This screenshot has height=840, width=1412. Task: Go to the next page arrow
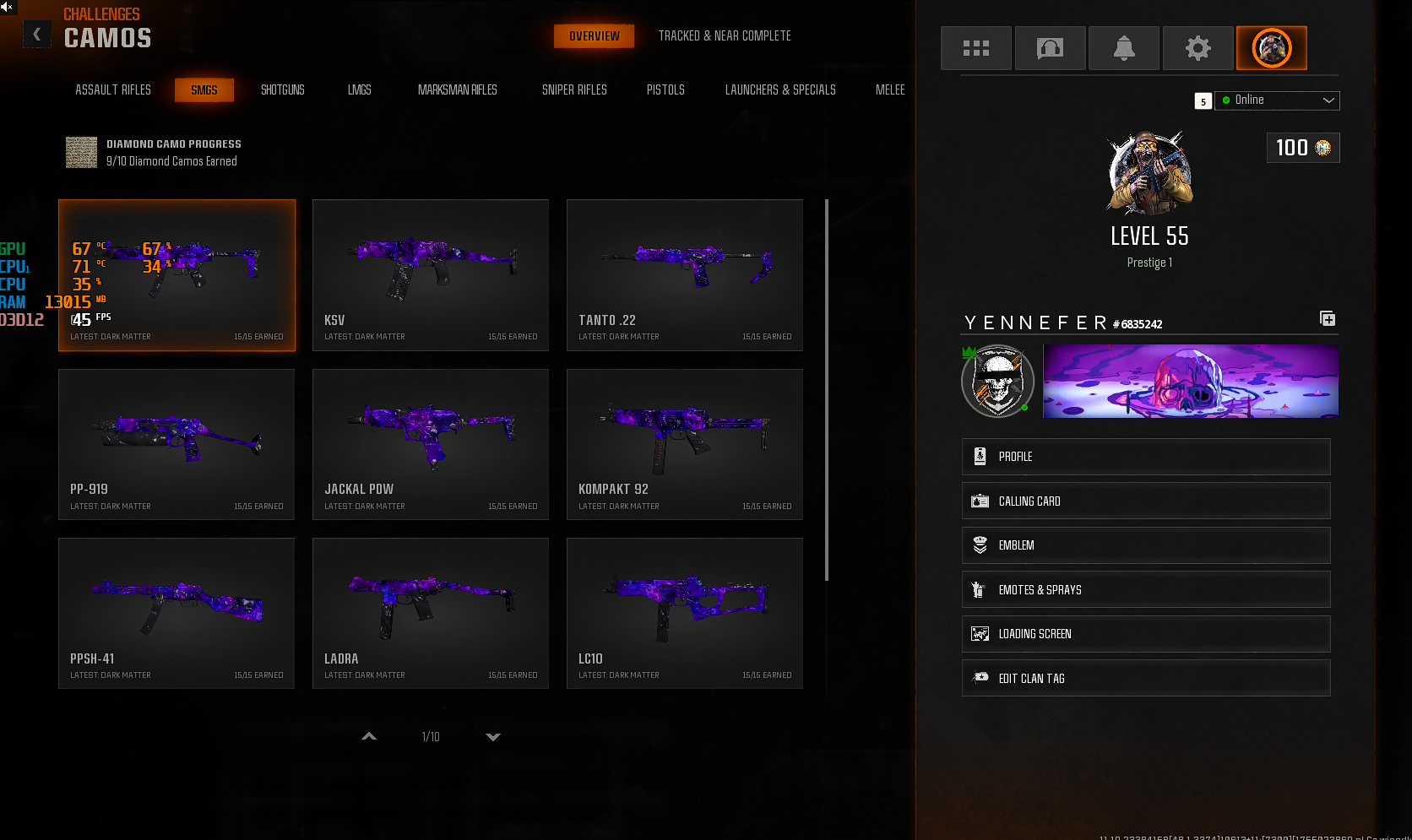click(493, 737)
